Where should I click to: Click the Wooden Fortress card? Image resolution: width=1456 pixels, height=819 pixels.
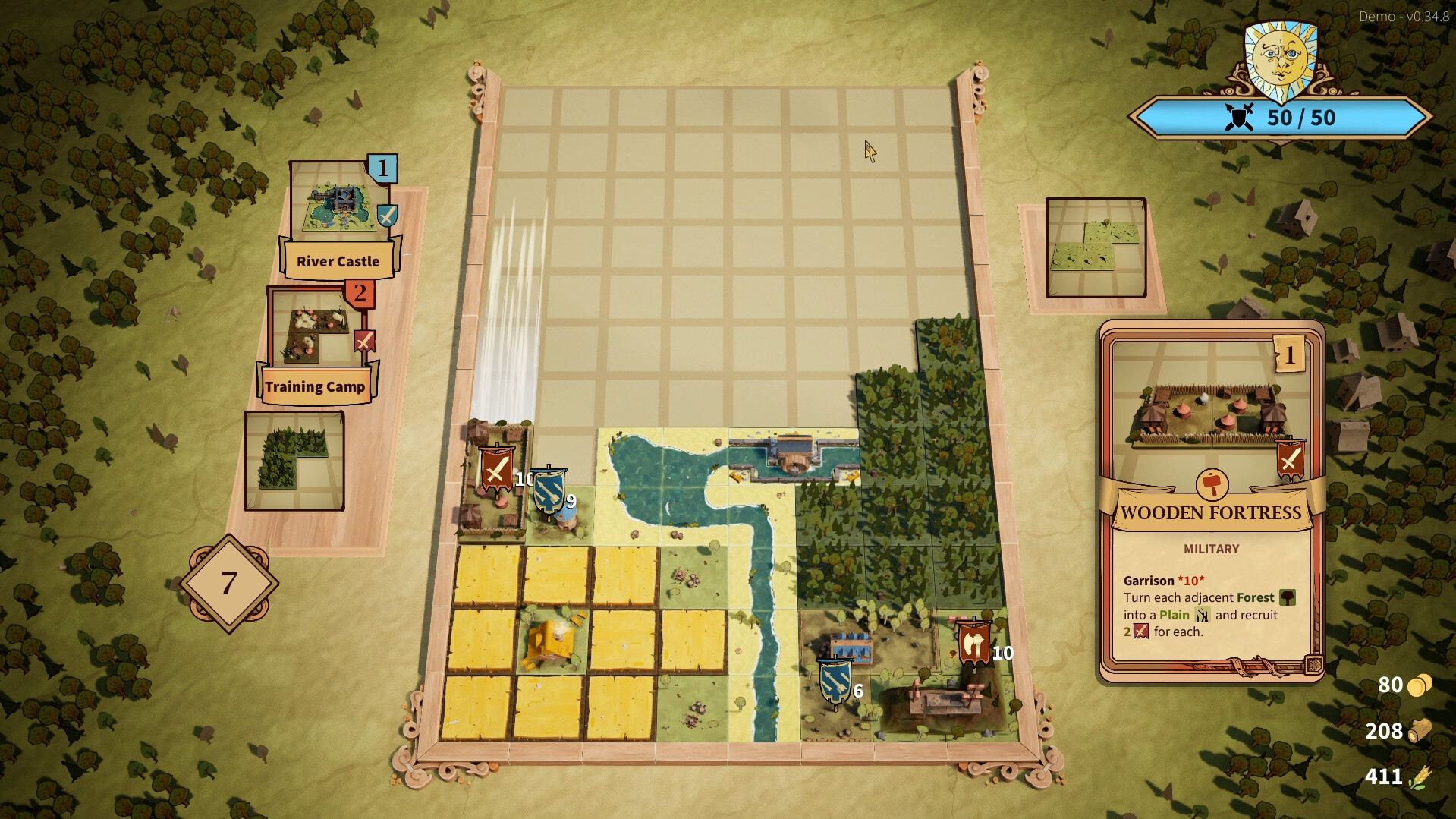click(x=1211, y=501)
